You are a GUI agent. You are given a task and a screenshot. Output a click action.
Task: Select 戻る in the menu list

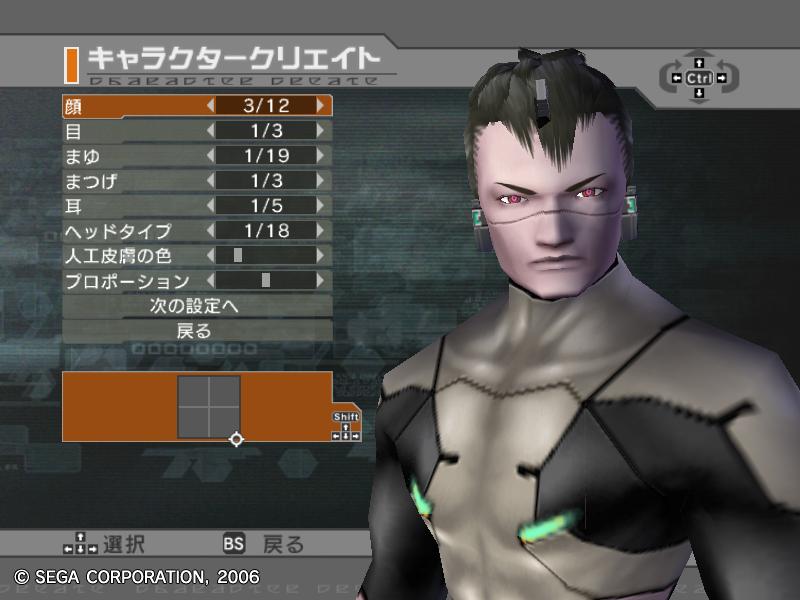pos(196,331)
